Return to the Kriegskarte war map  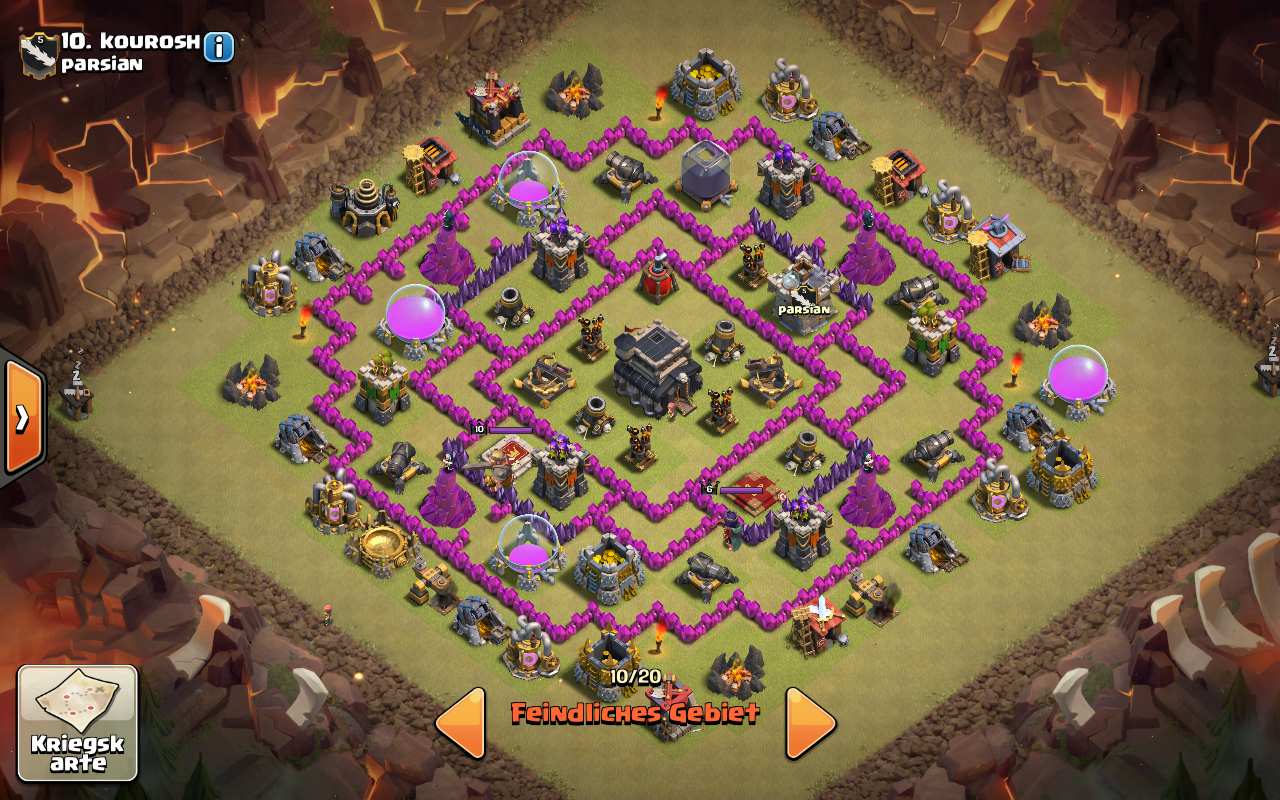coord(78,723)
